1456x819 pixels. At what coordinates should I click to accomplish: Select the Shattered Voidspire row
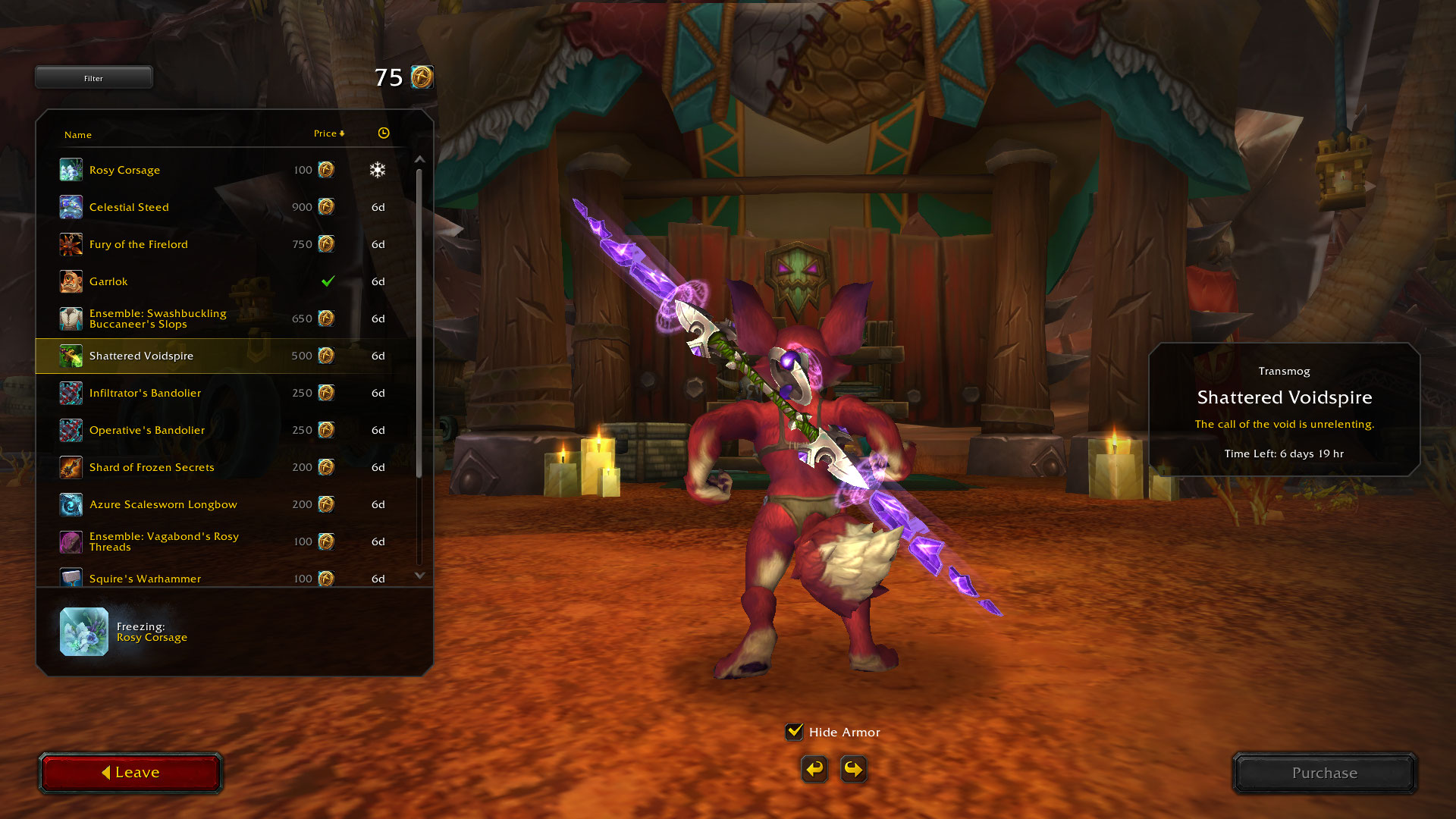point(142,356)
